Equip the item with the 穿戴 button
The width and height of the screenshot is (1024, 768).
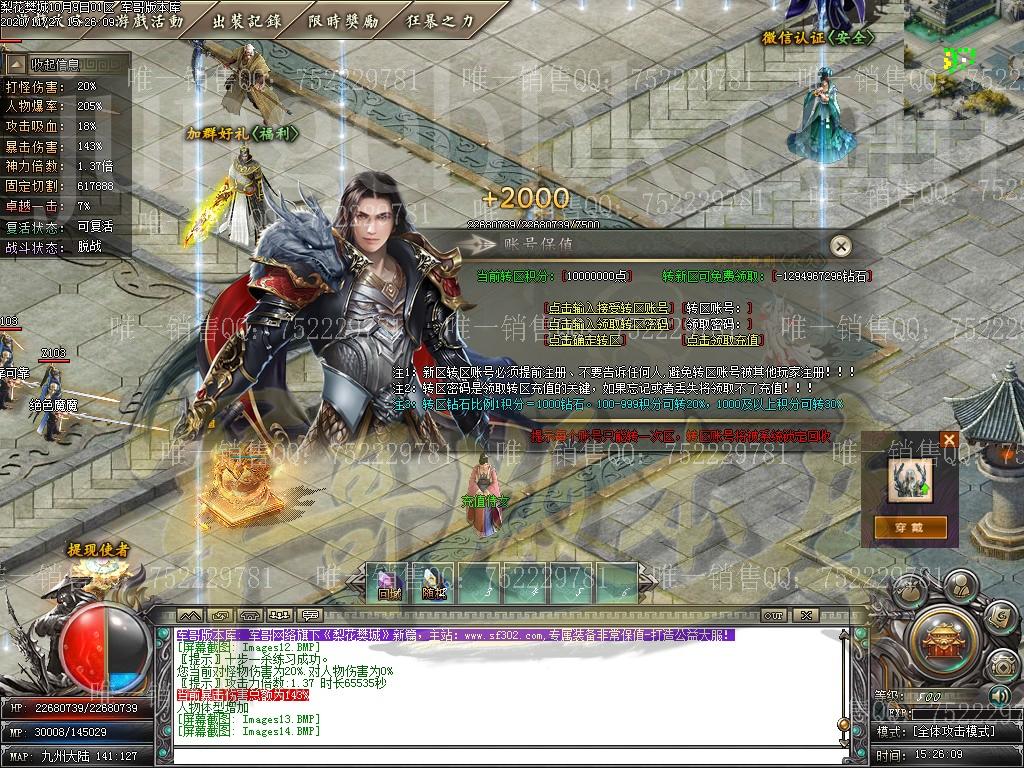(909, 526)
